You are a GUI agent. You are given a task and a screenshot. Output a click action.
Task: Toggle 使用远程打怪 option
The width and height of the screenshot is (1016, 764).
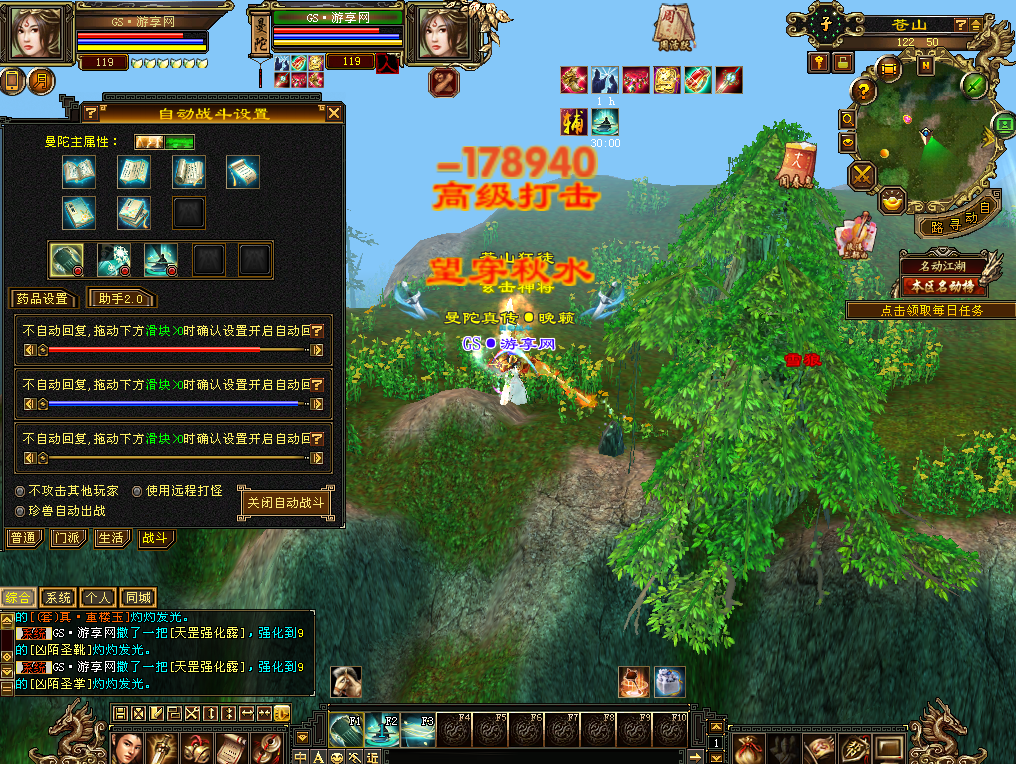pyautogui.click(x=138, y=491)
